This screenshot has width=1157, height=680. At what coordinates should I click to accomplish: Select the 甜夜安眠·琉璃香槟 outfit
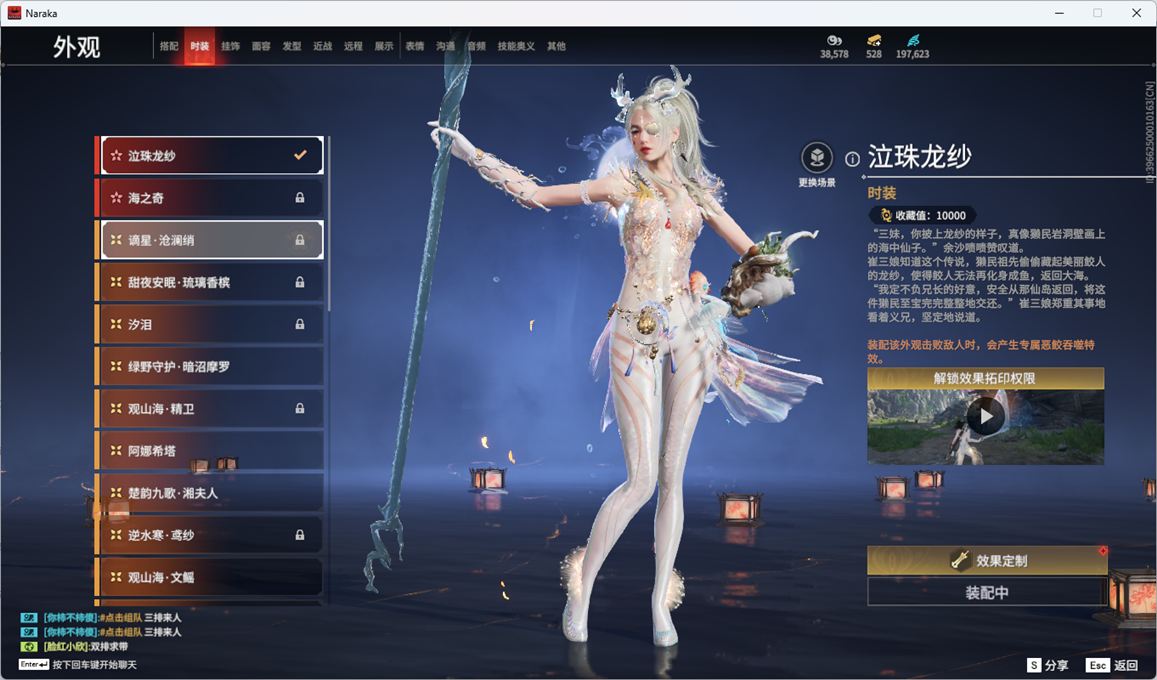click(x=210, y=282)
